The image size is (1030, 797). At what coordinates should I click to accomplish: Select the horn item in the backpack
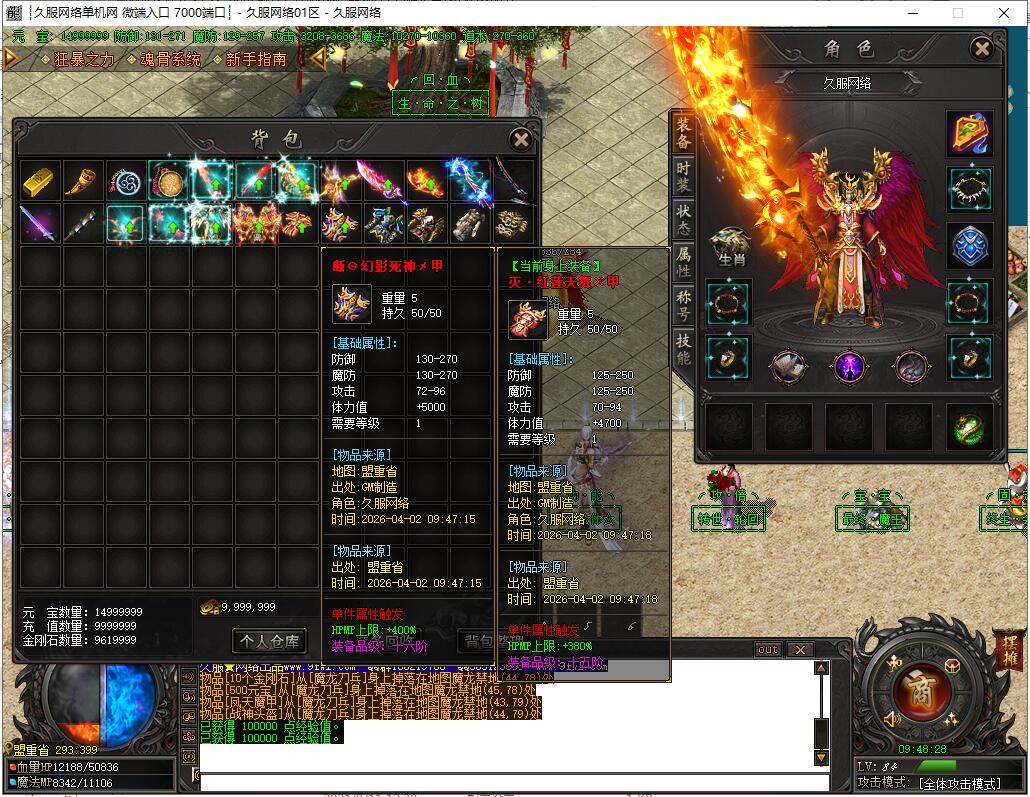point(84,181)
